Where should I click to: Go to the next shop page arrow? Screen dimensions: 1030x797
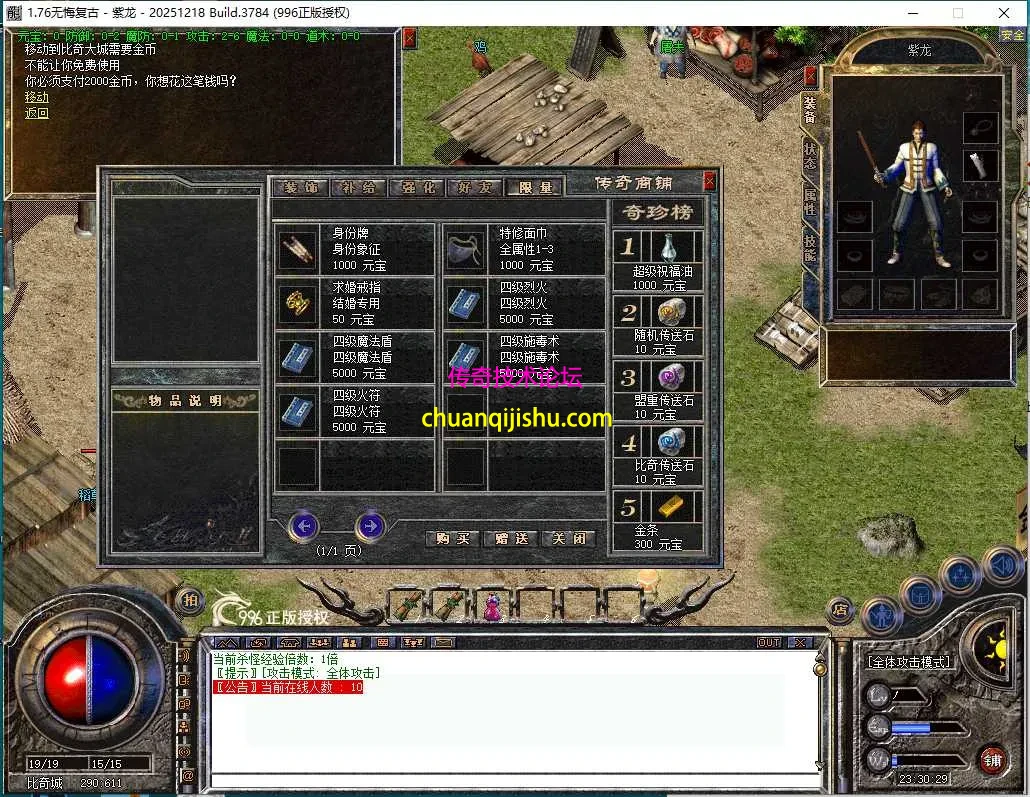370,525
